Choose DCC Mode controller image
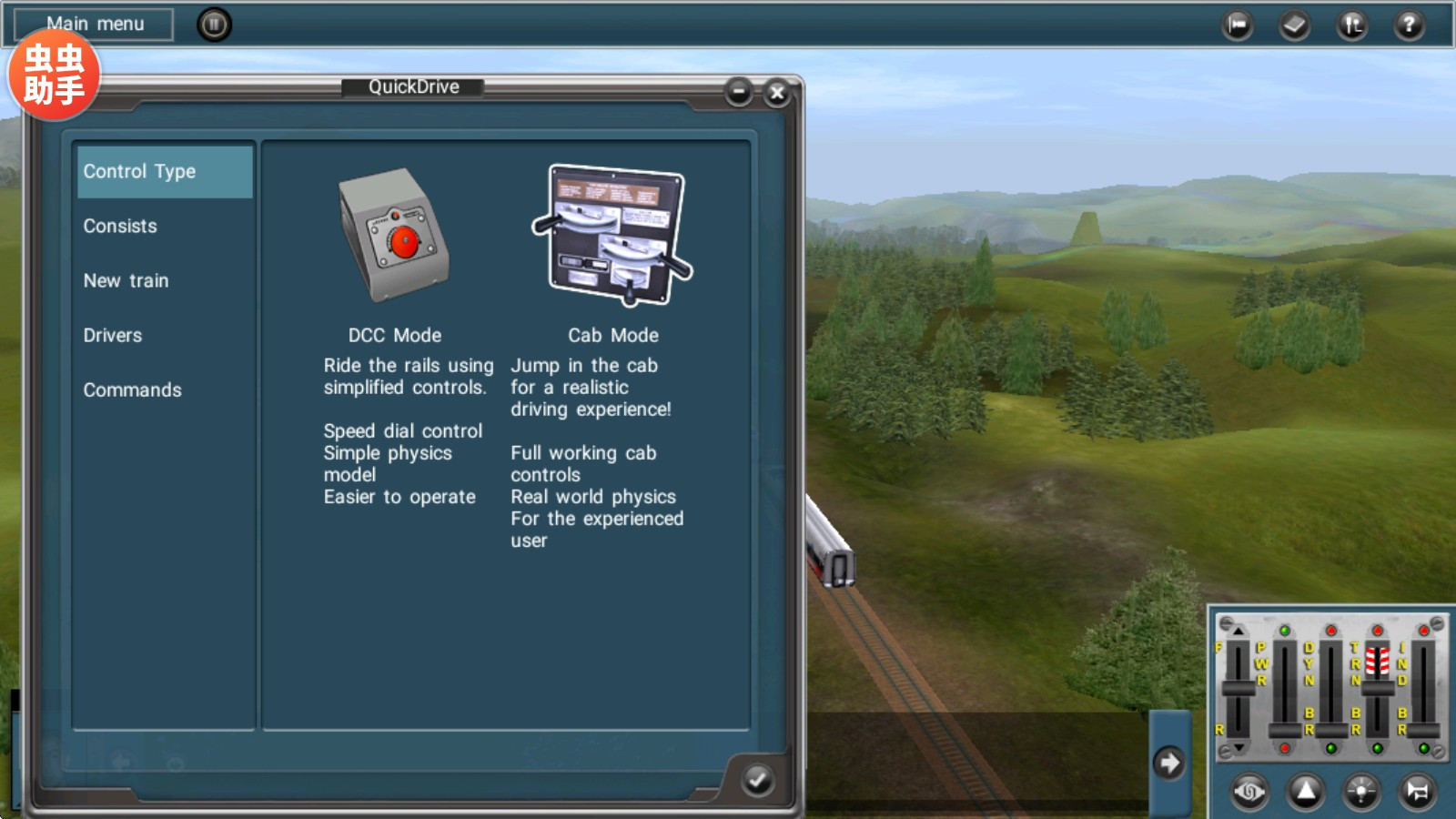Image resolution: width=1456 pixels, height=819 pixels. [x=395, y=235]
